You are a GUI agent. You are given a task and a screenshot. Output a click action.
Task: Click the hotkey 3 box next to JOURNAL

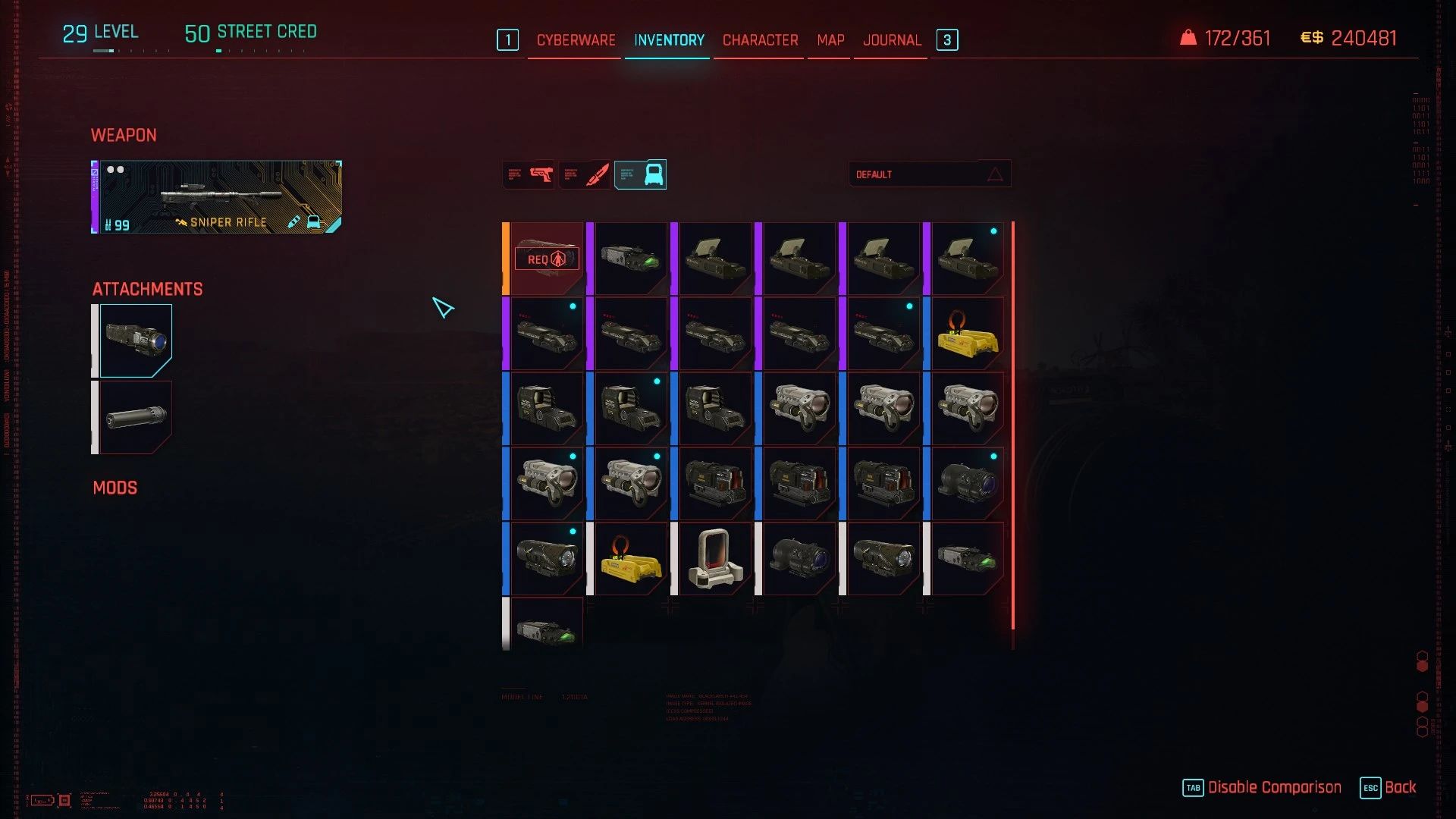[947, 39]
